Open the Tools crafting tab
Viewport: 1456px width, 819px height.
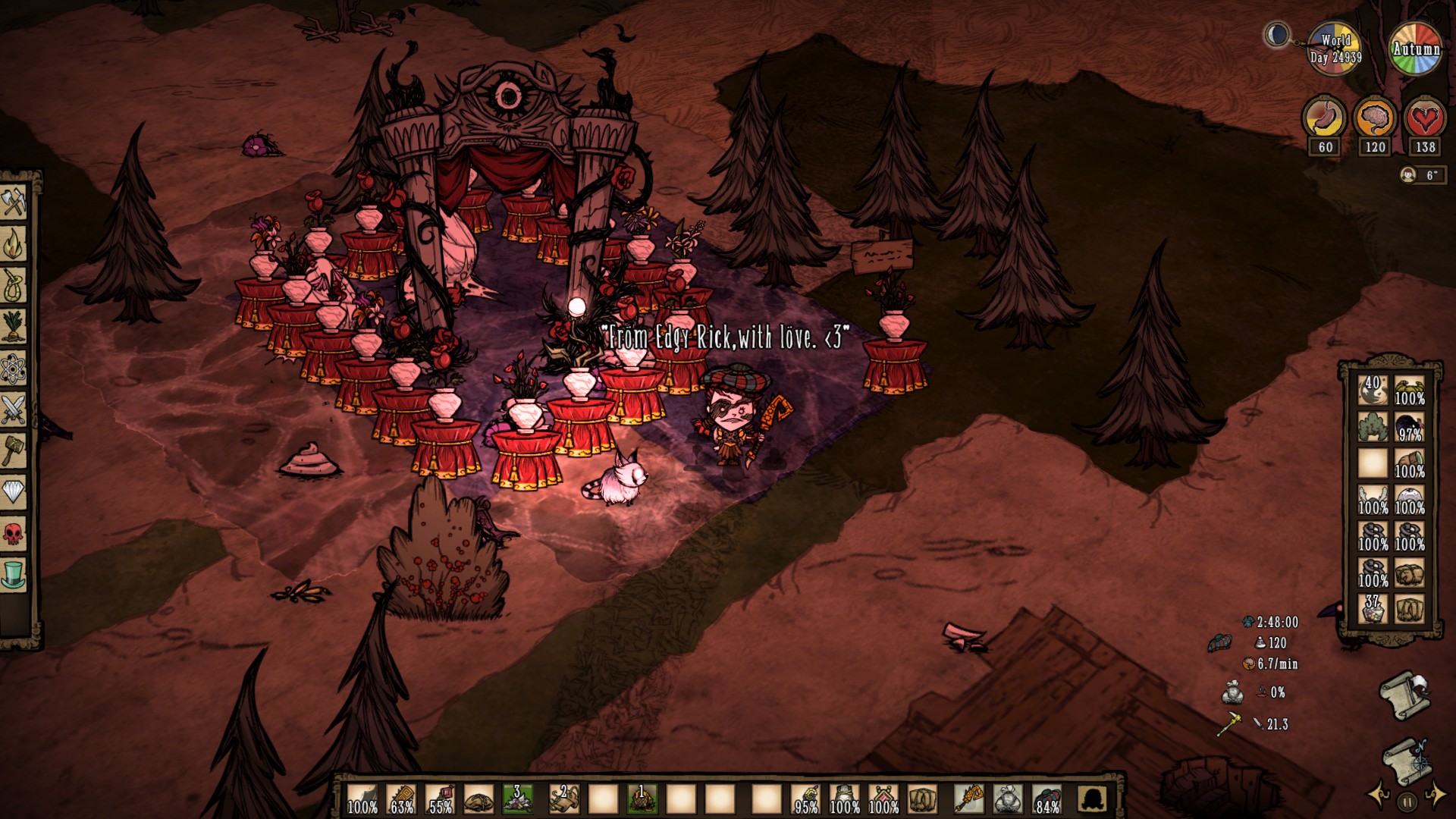tap(14, 202)
